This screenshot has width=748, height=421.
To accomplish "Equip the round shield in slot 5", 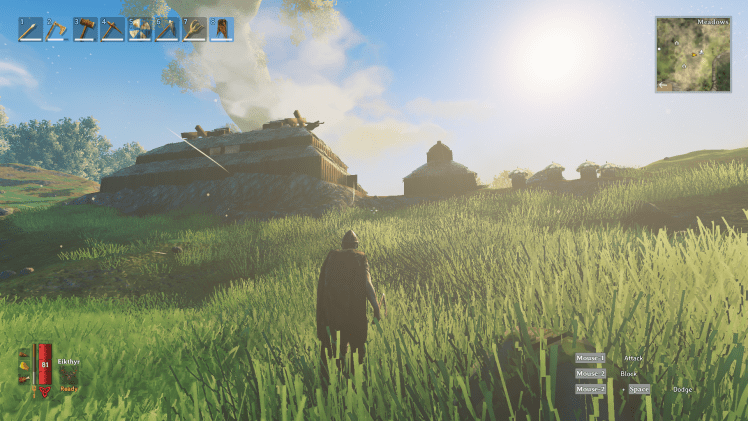I will tap(139, 29).
